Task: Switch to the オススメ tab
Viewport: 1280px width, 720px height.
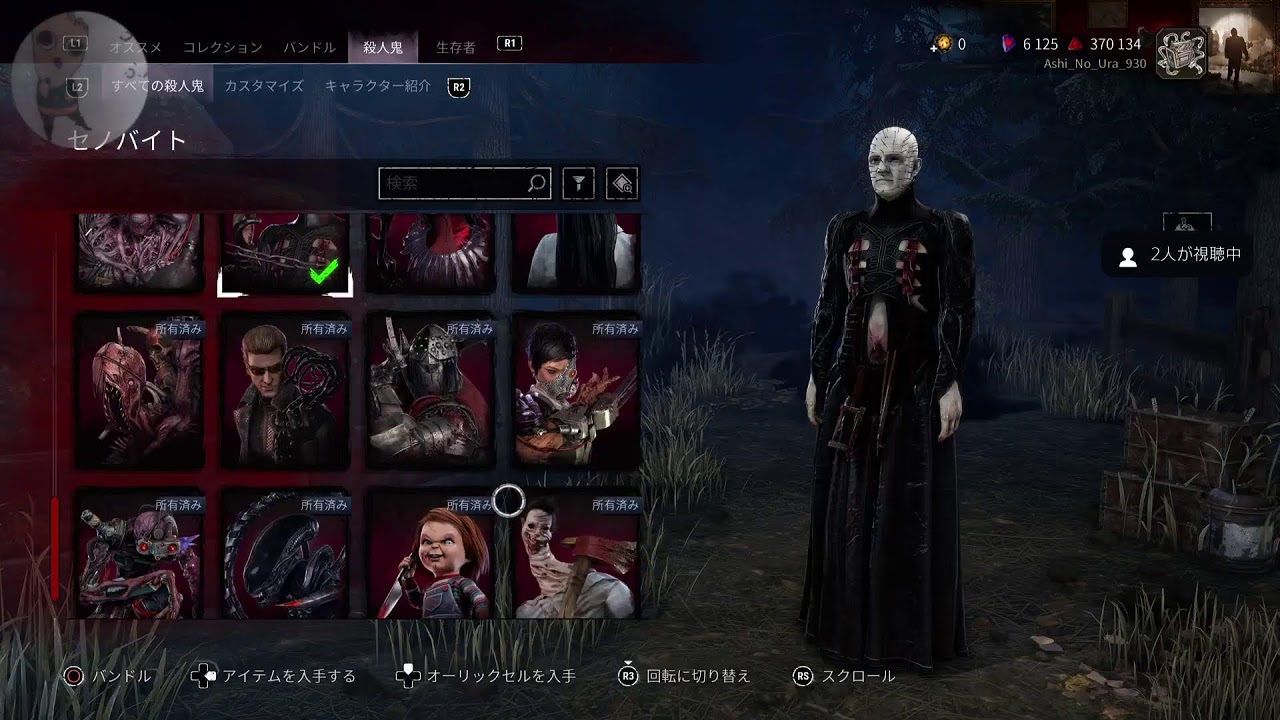Action: point(137,47)
